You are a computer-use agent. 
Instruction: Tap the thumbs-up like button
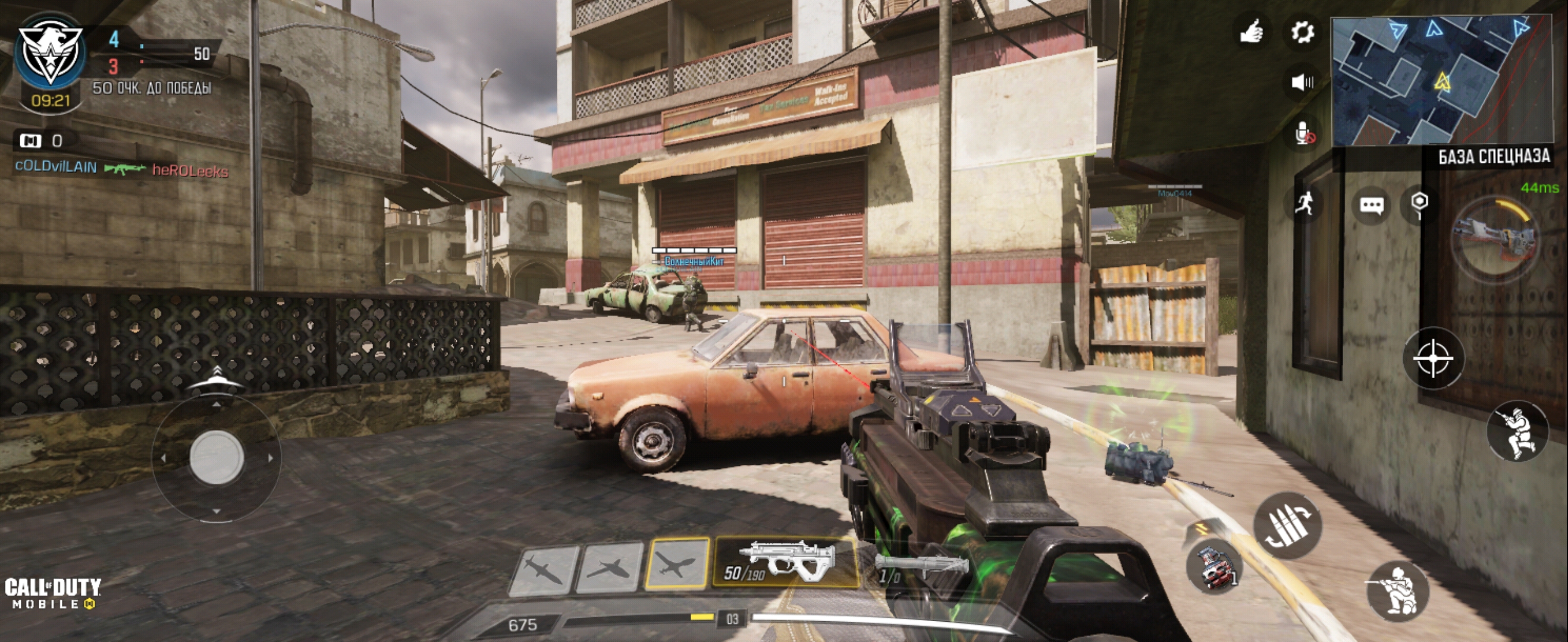[x=1251, y=32]
